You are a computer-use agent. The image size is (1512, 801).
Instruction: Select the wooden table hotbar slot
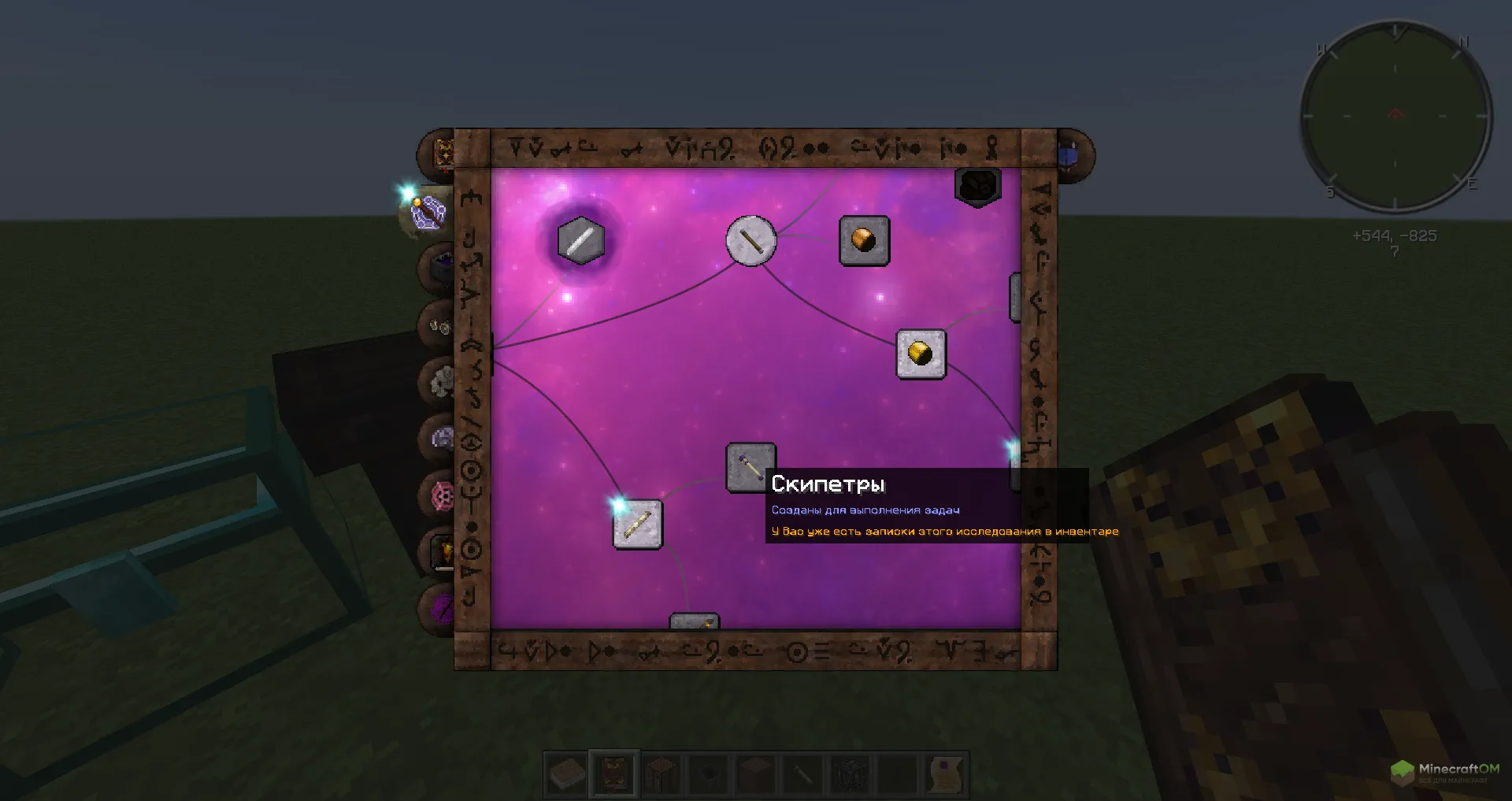[x=661, y=773]
